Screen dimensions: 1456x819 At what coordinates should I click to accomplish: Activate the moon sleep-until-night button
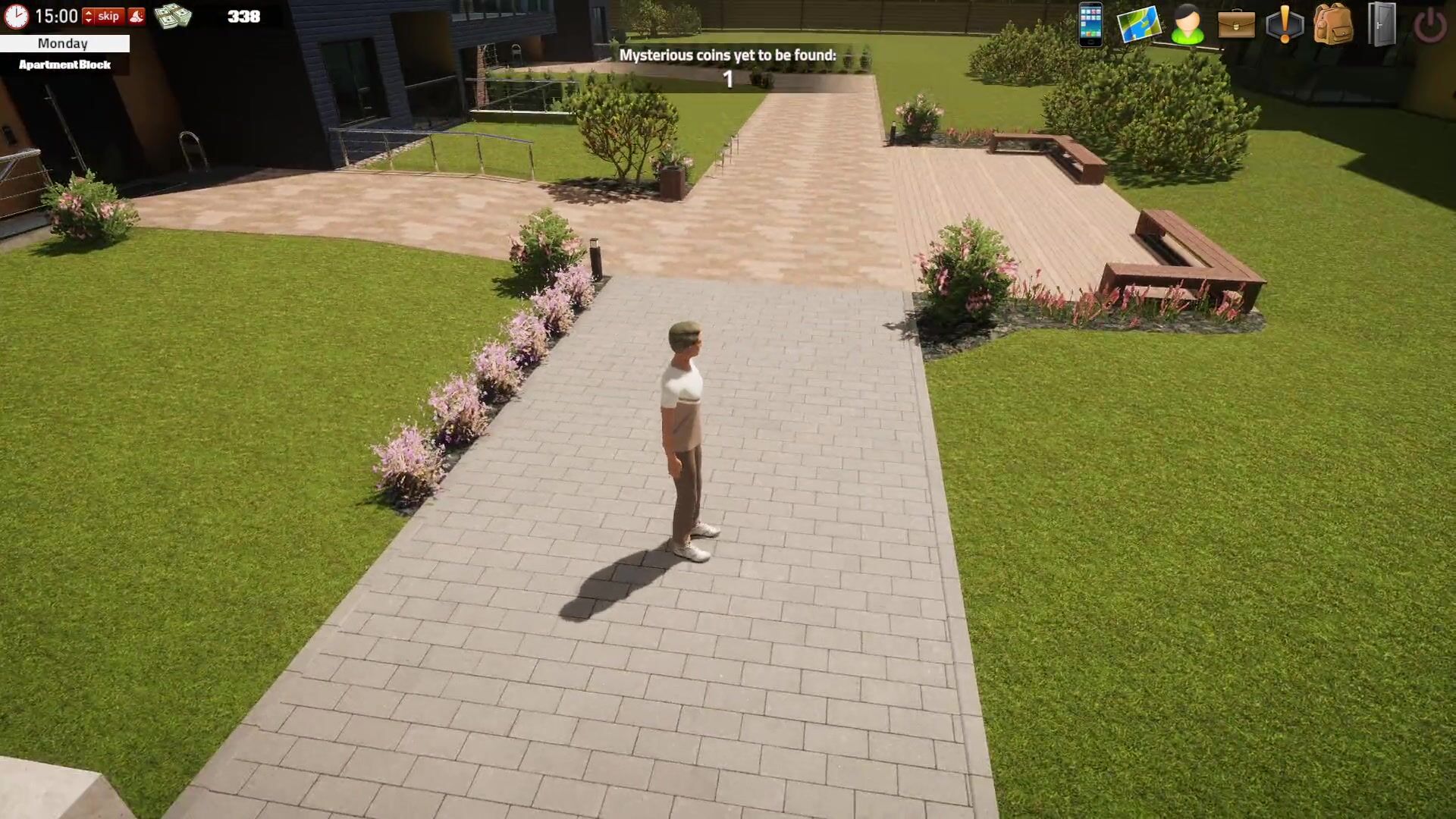click(x=136, y=16)
